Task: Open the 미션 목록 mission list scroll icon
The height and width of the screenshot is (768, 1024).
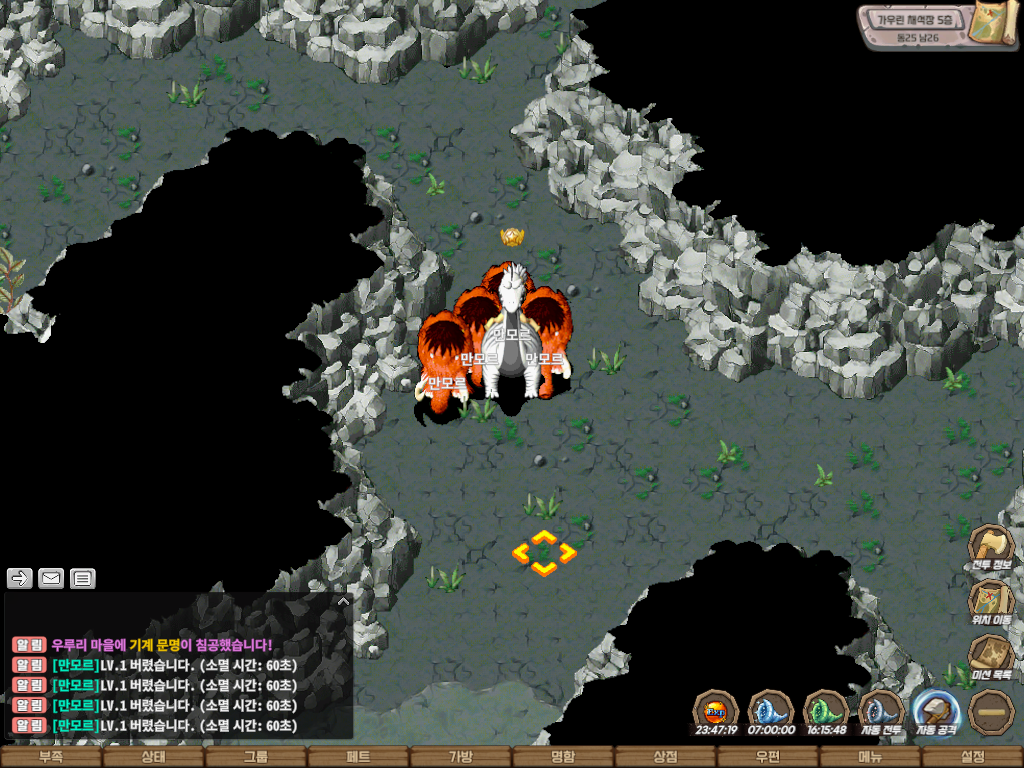Action: [991, 656]
